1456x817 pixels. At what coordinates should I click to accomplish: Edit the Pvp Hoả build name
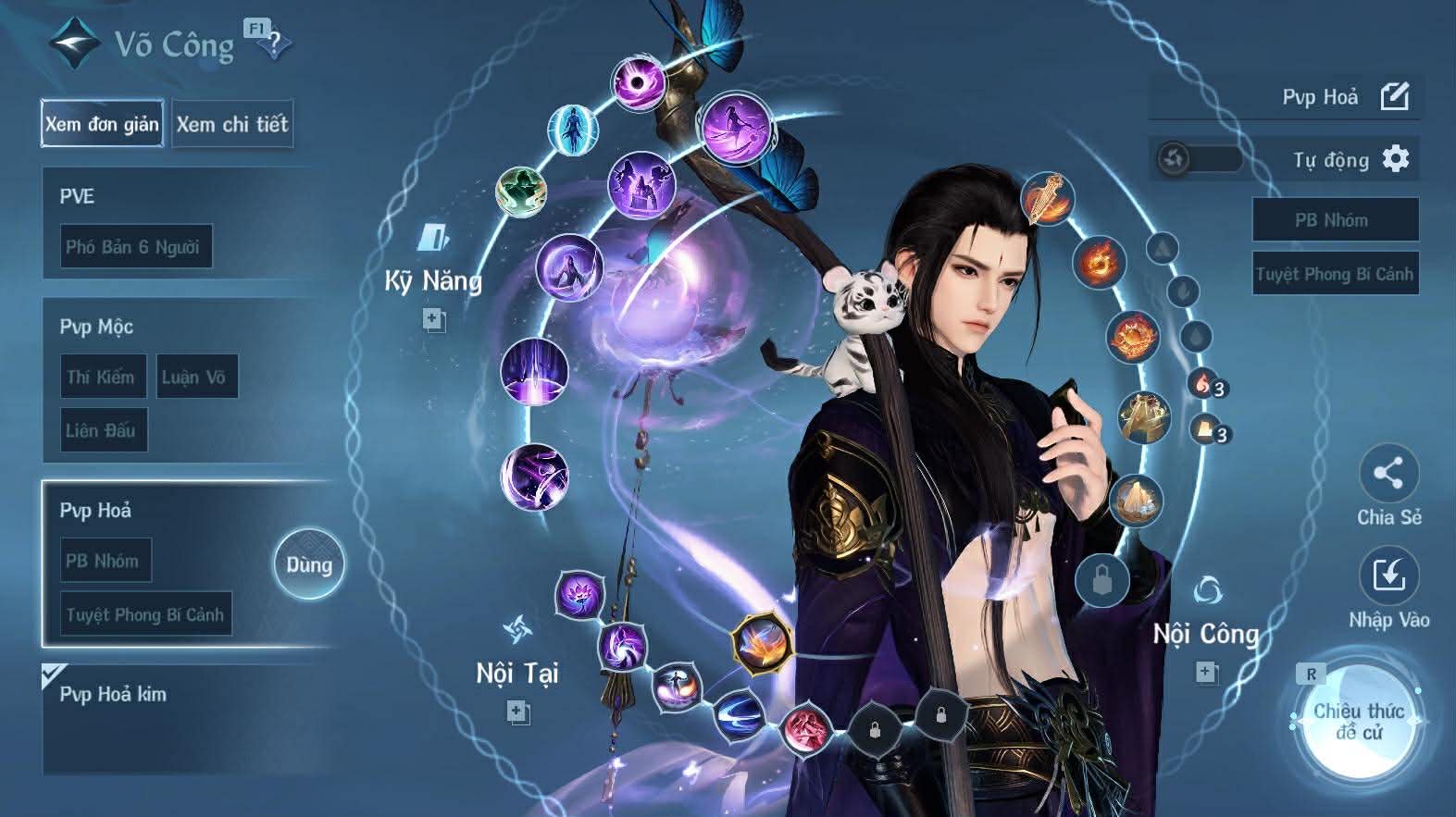[x=1394, y=96]
